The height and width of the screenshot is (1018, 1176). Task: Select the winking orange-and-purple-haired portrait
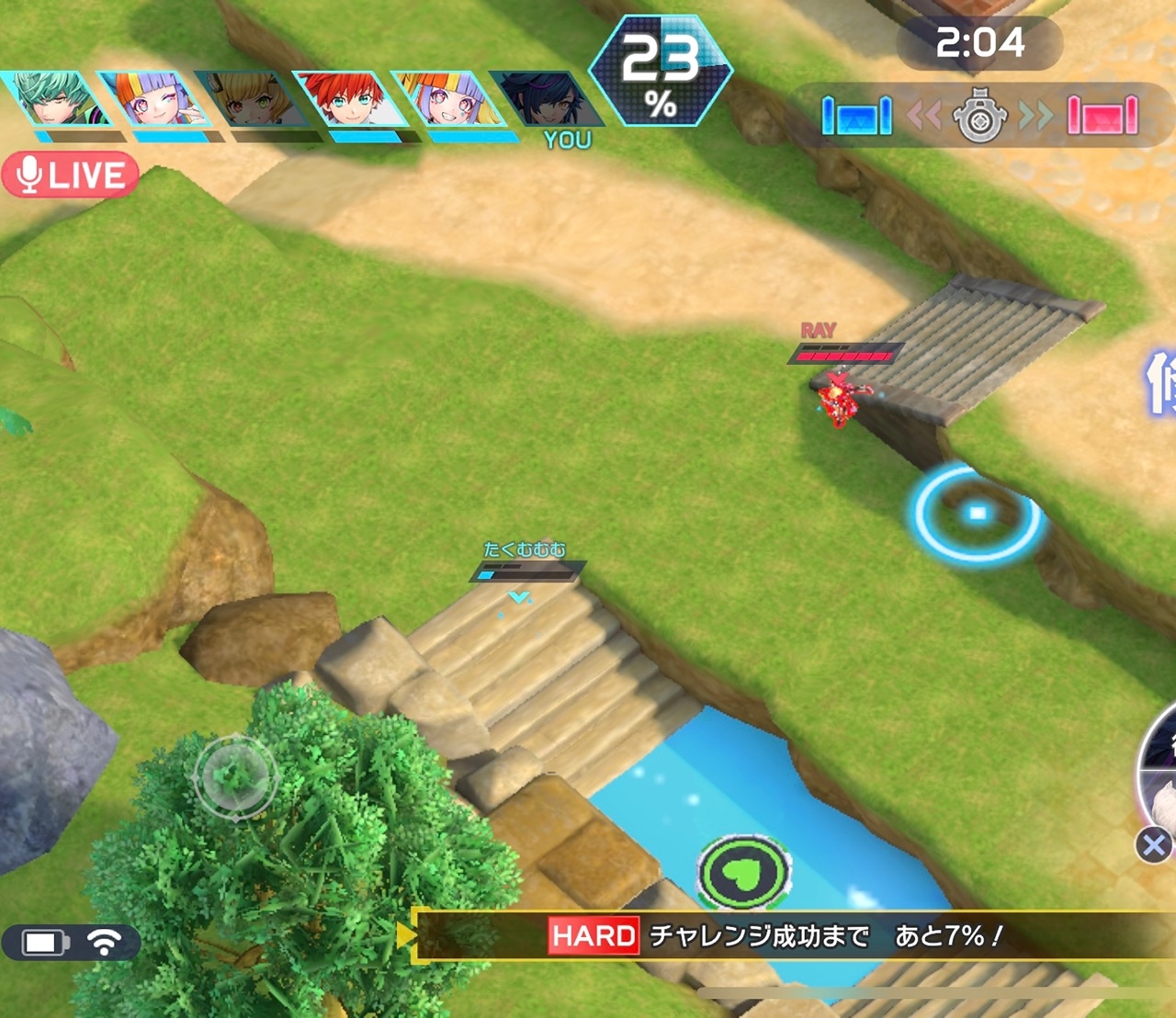[153, 99]
